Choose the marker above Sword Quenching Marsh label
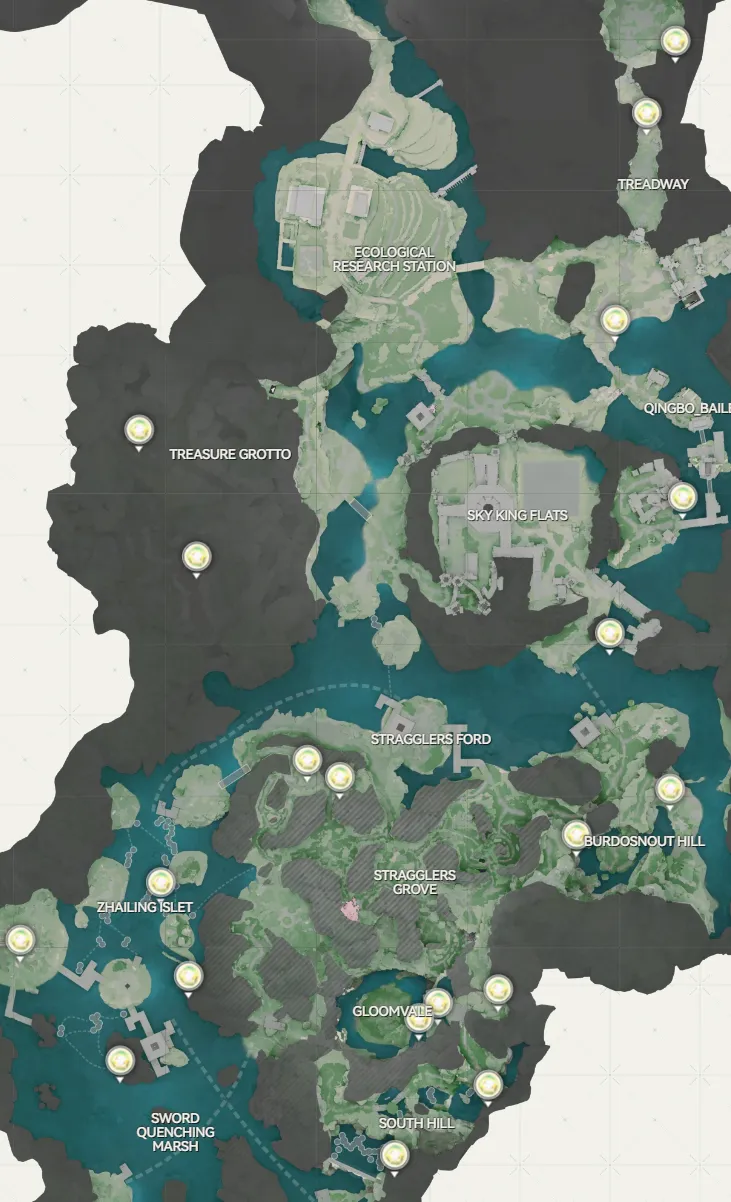The width and height of the screenshot is (731, 1202). coord(120,1060)
